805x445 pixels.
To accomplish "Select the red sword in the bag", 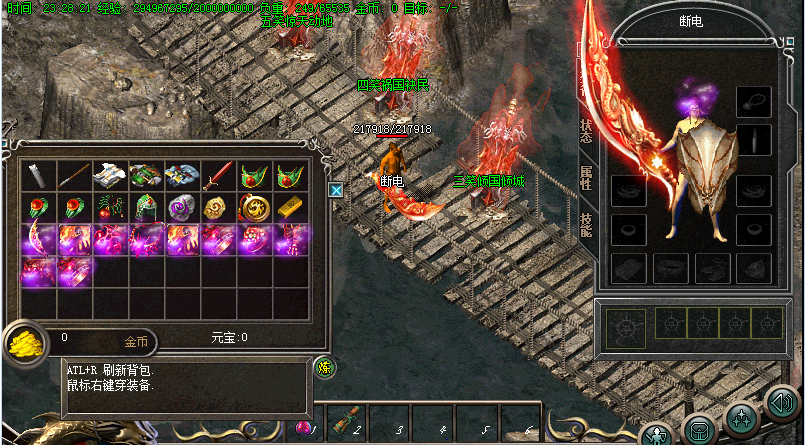I will 218,177.
